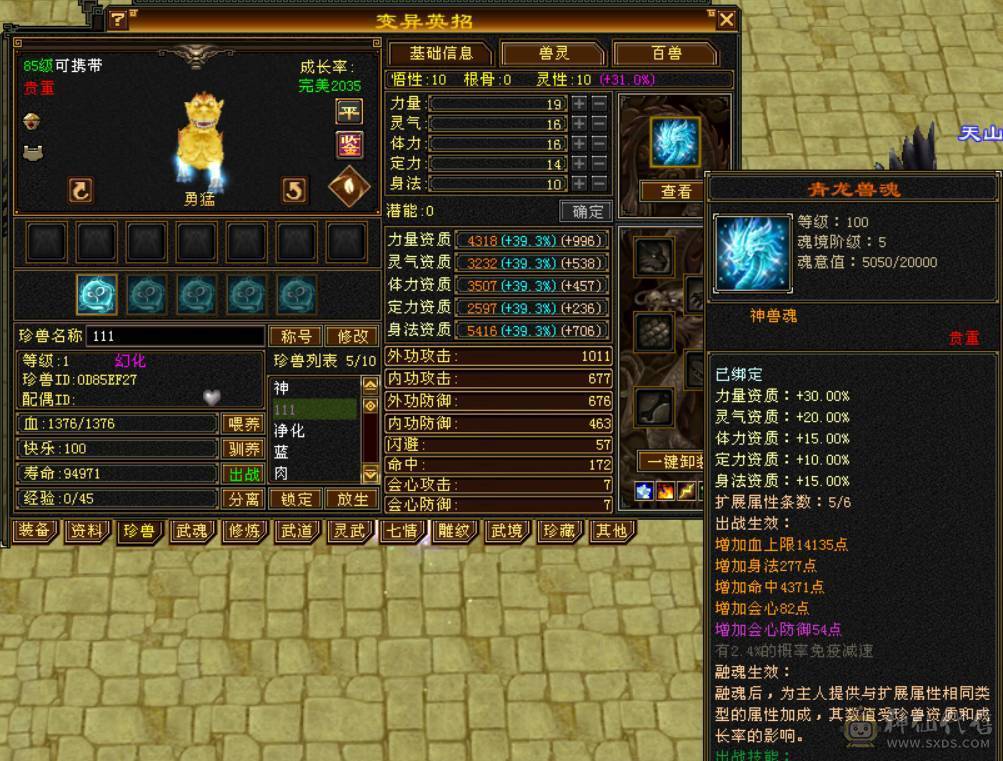The height and width of the screenshot is (761, 1003).
Task: Confirm attribute points with 确定
Action: [587, 211]
